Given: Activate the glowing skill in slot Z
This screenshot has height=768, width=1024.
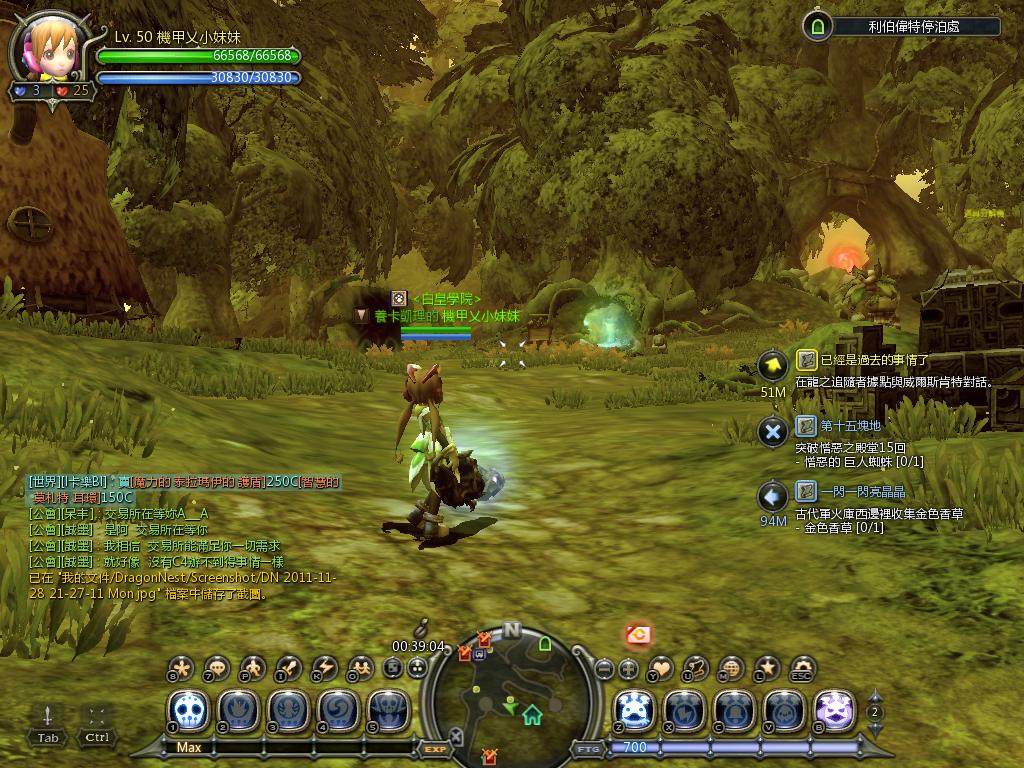Looking at the screenshot, I should click(x=634, y=712).
